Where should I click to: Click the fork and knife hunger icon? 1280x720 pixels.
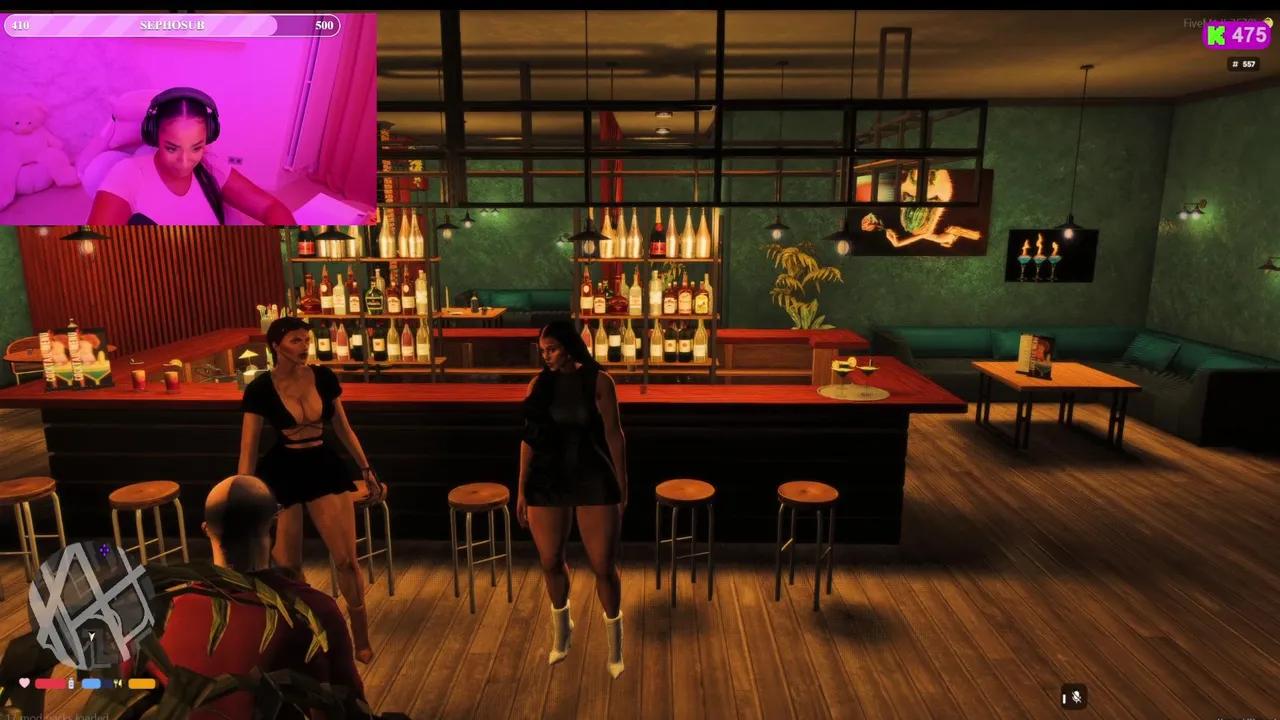(118, 683)
